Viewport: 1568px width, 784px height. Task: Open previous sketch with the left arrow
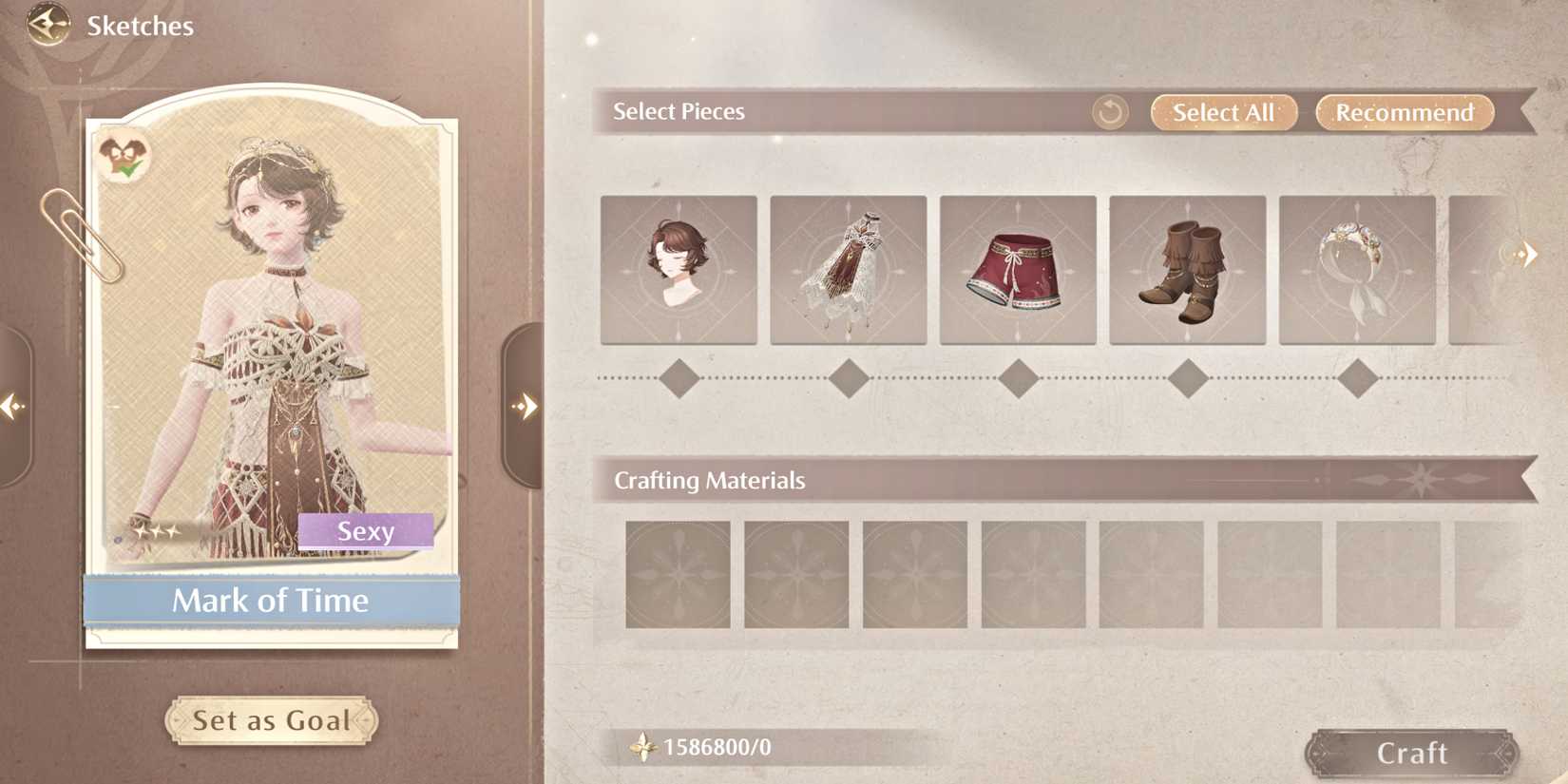click(x=13, y=405)
